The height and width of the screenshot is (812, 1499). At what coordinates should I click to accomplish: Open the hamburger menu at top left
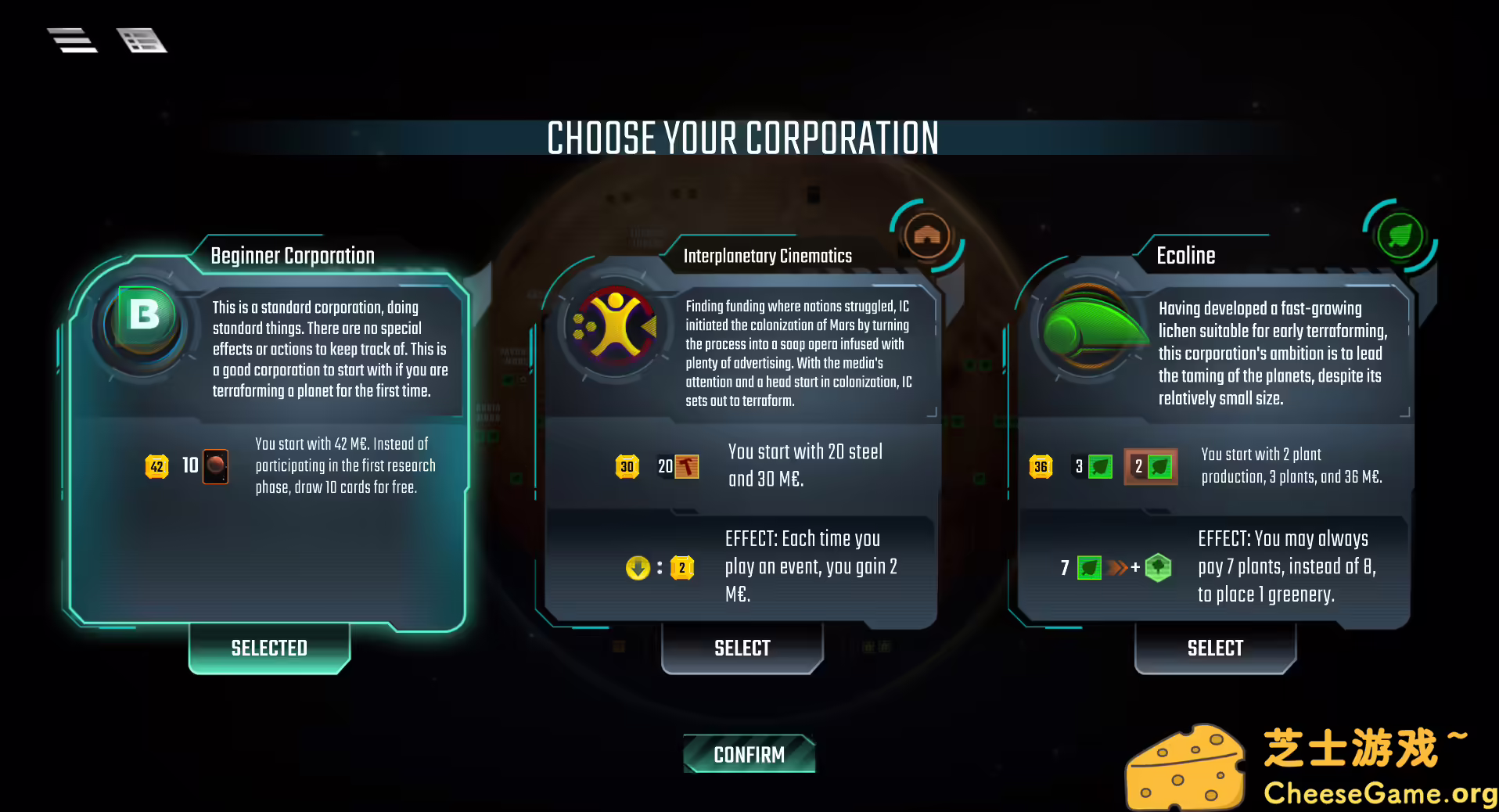coord(72,40)
